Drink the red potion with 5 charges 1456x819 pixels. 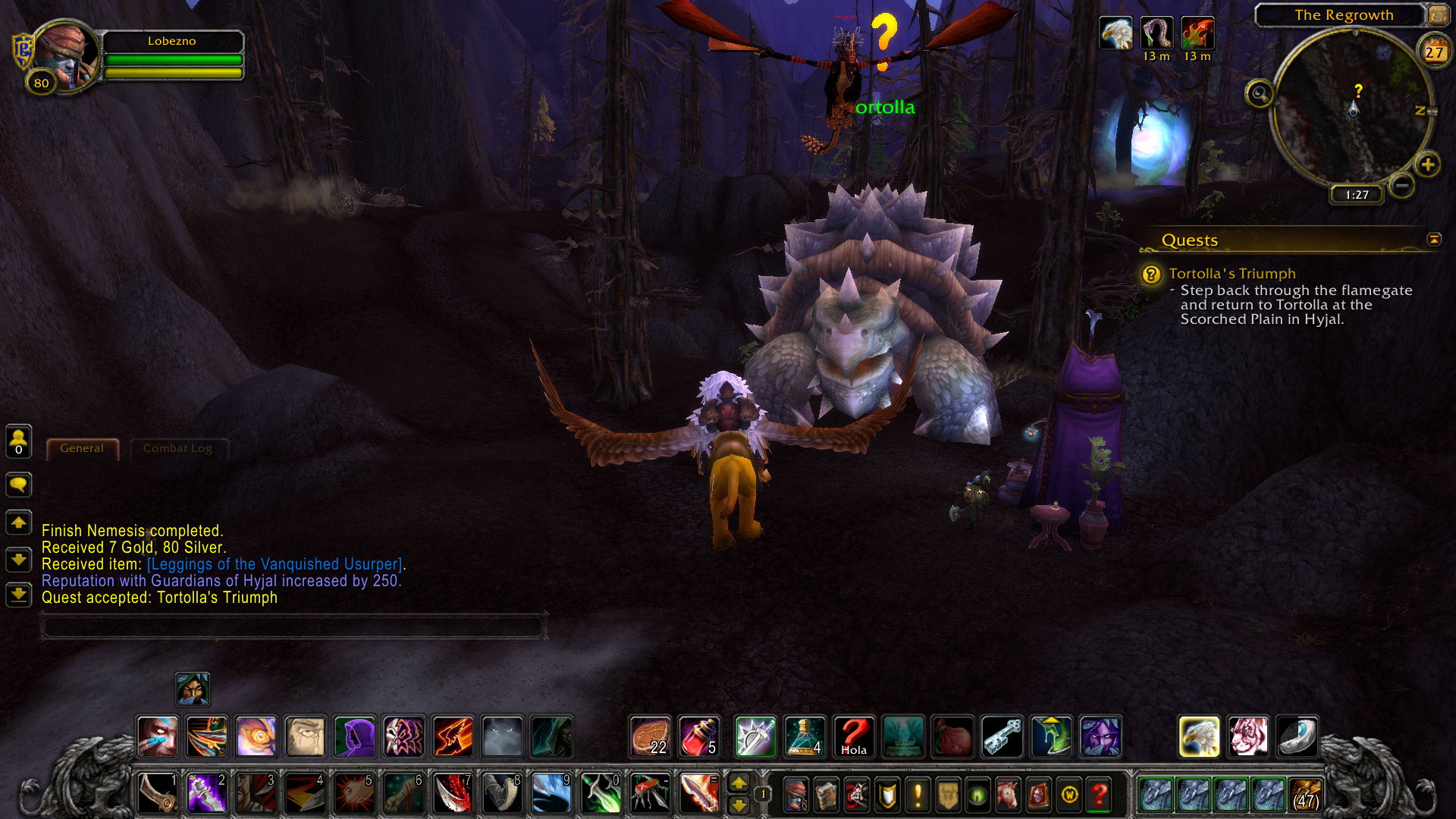pyautogui.click(x=699, y=736)
